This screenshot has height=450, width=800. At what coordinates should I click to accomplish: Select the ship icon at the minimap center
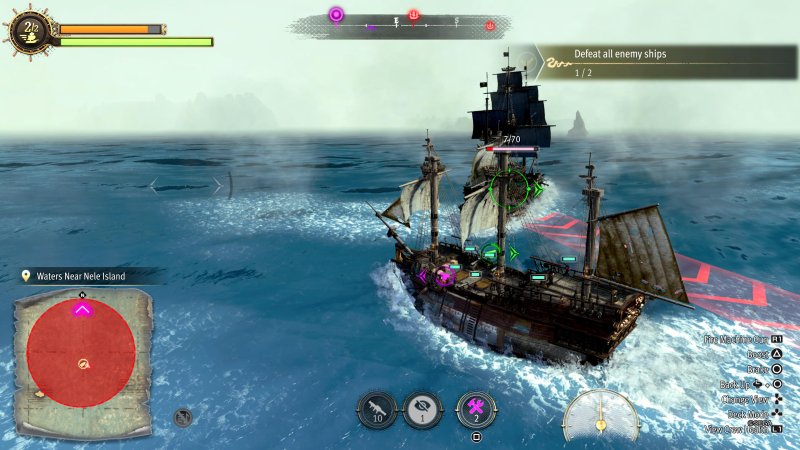(83, 364)
